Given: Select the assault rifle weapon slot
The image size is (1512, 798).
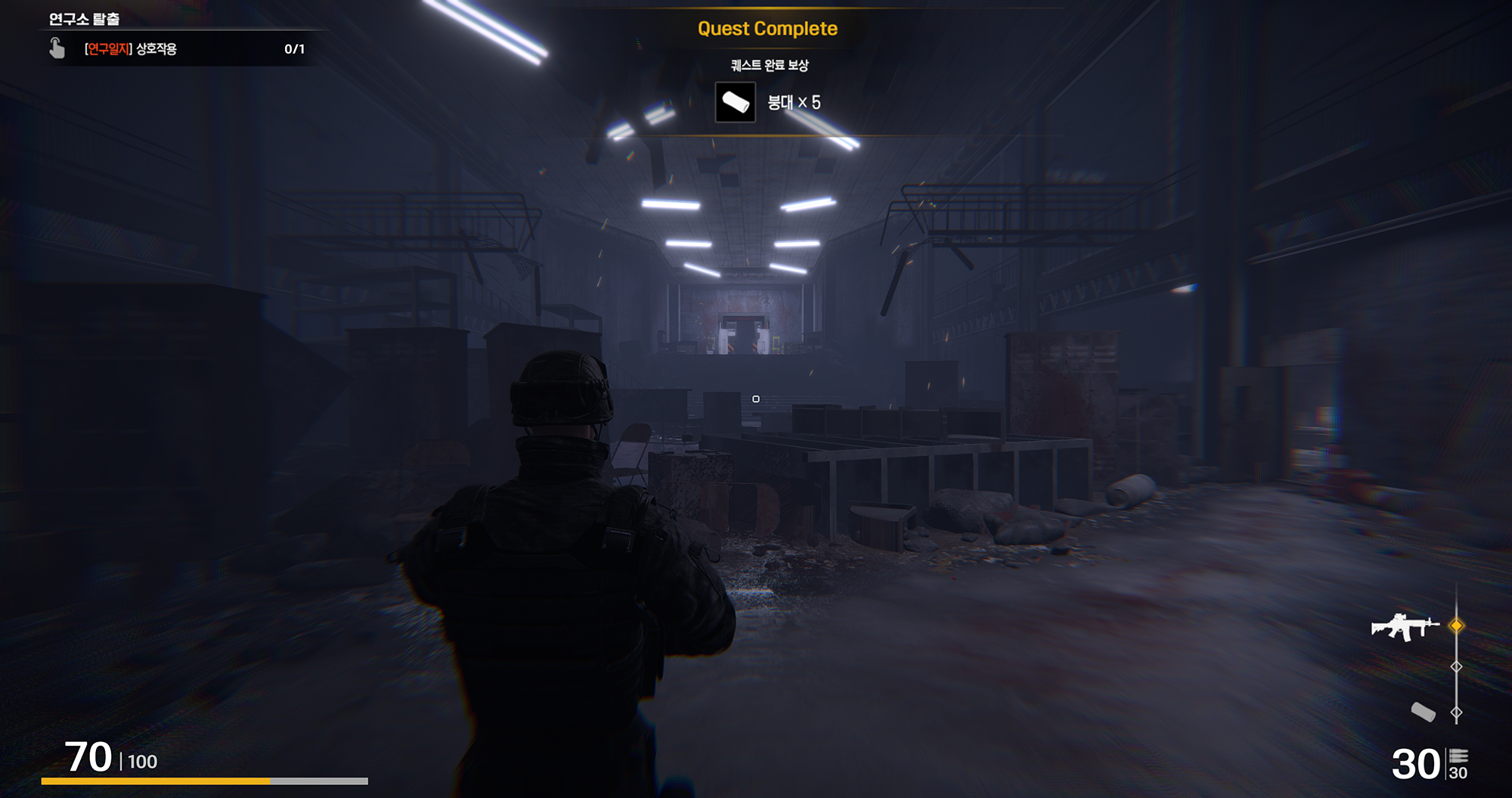Looking at the screenshot, I should [x=1405, y=626].
